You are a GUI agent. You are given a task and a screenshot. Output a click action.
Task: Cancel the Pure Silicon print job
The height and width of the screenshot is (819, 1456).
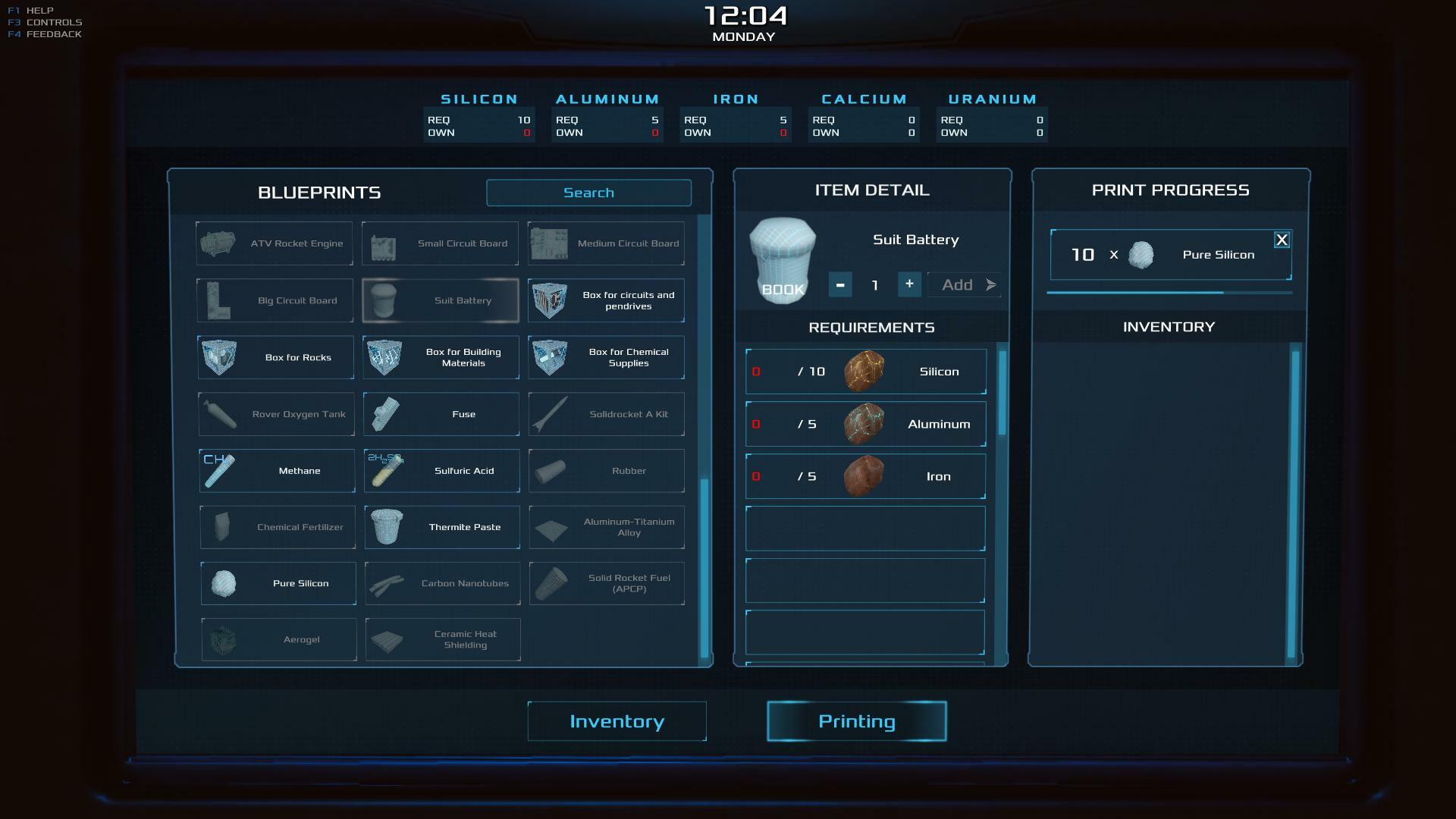1282,240
